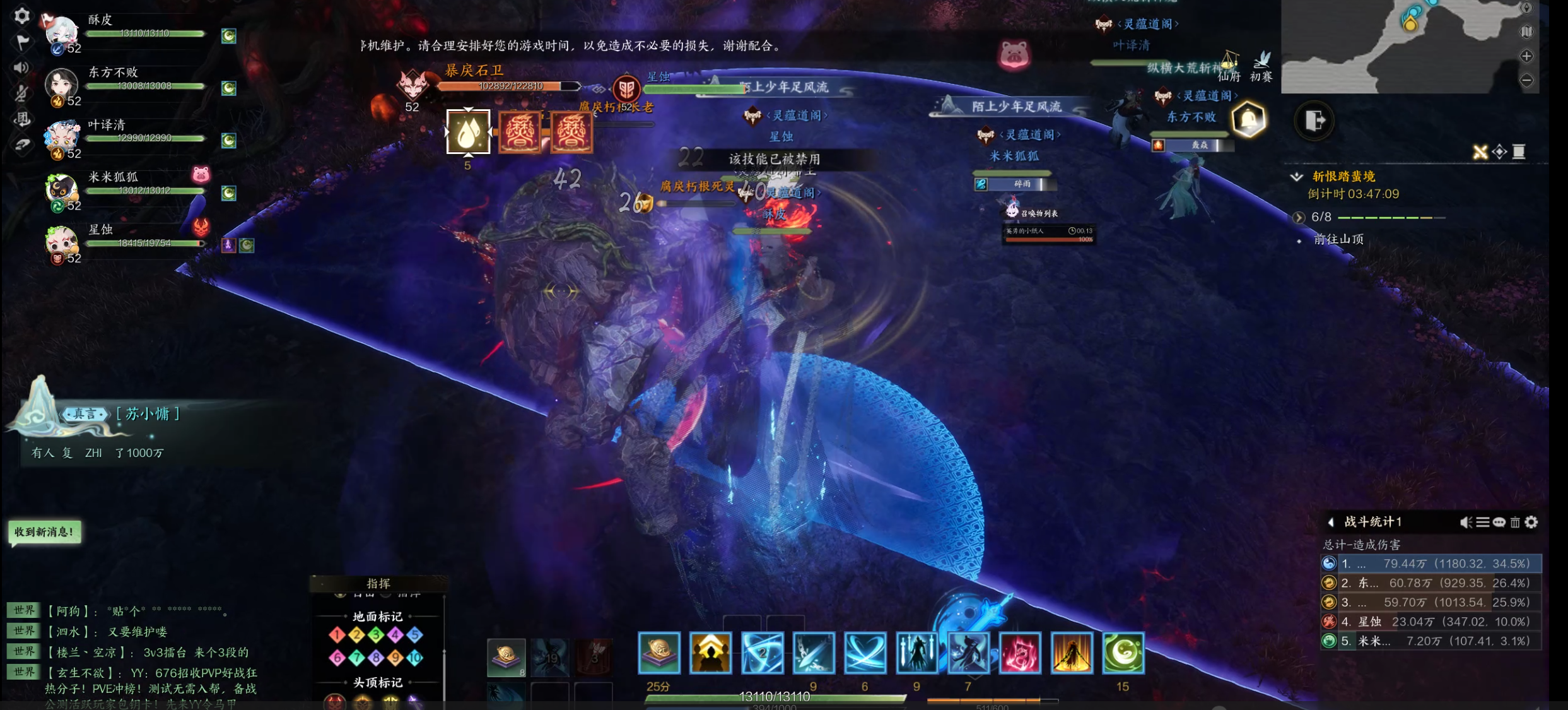Open the golden bell notification icon
Screen dimensions: 1568x710
[x=1248, y=119]
